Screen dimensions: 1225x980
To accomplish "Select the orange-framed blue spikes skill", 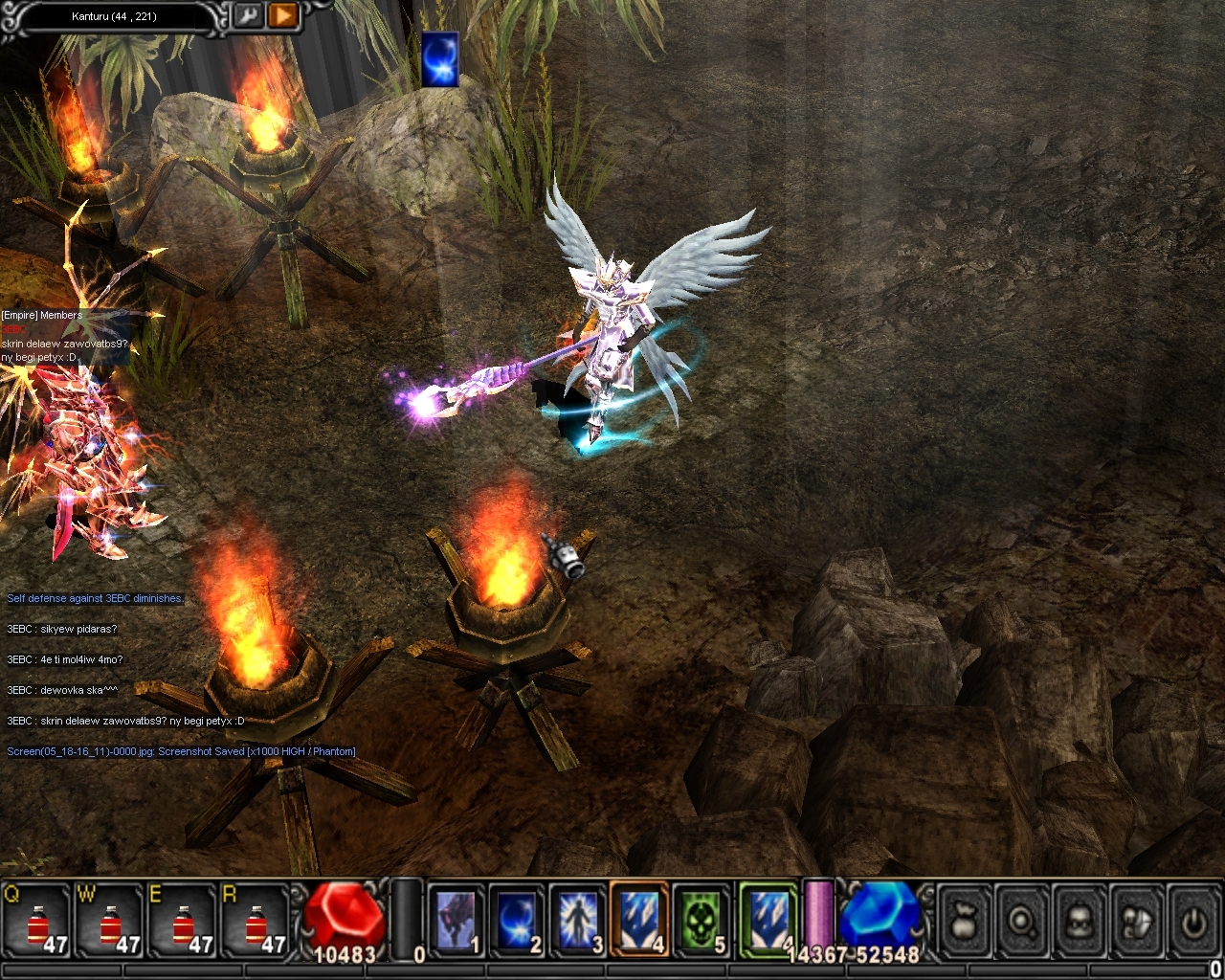I will (x=639, y=921).
